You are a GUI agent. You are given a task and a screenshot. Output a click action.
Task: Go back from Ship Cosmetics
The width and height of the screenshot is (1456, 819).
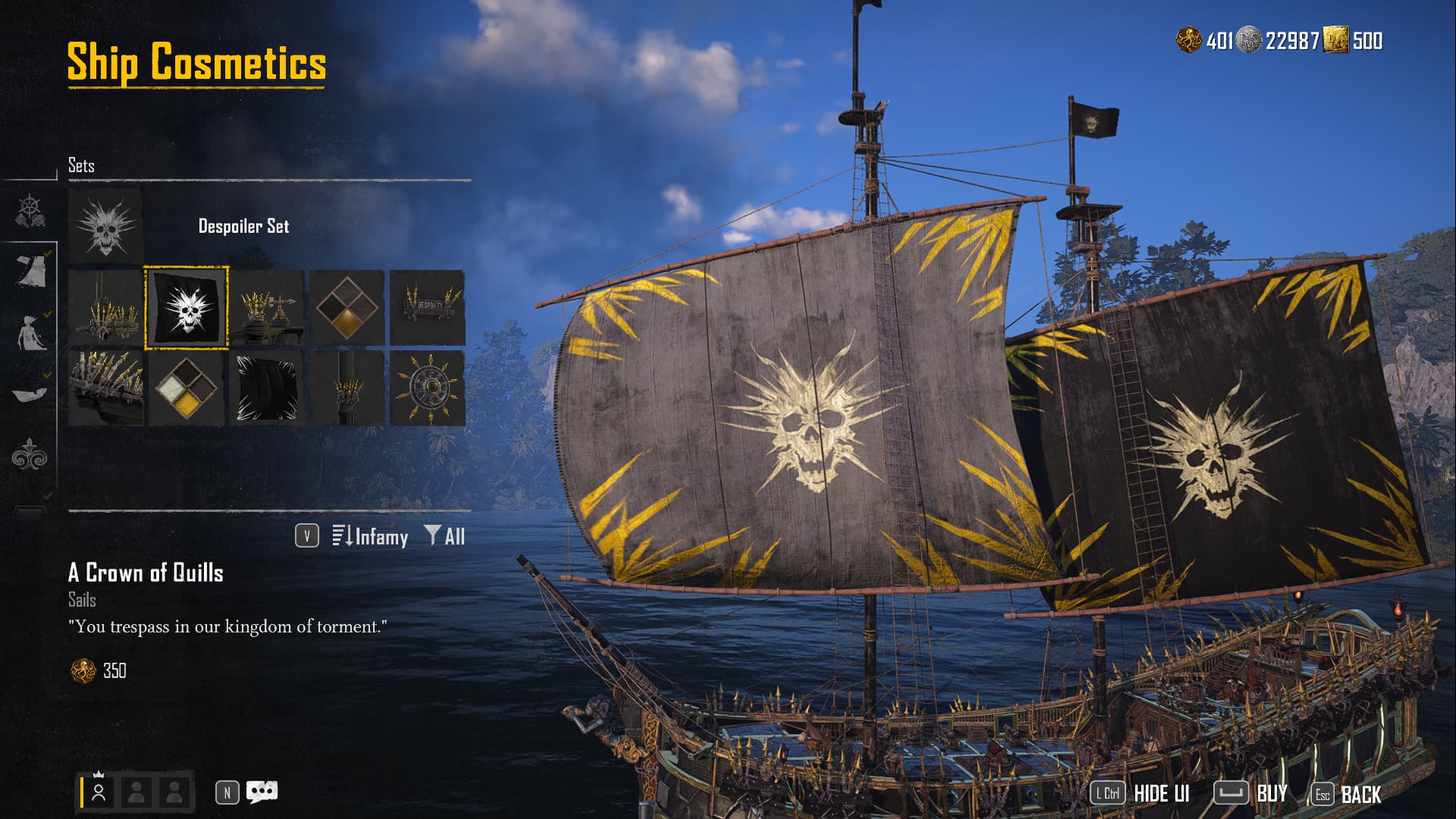[1347, 794]
